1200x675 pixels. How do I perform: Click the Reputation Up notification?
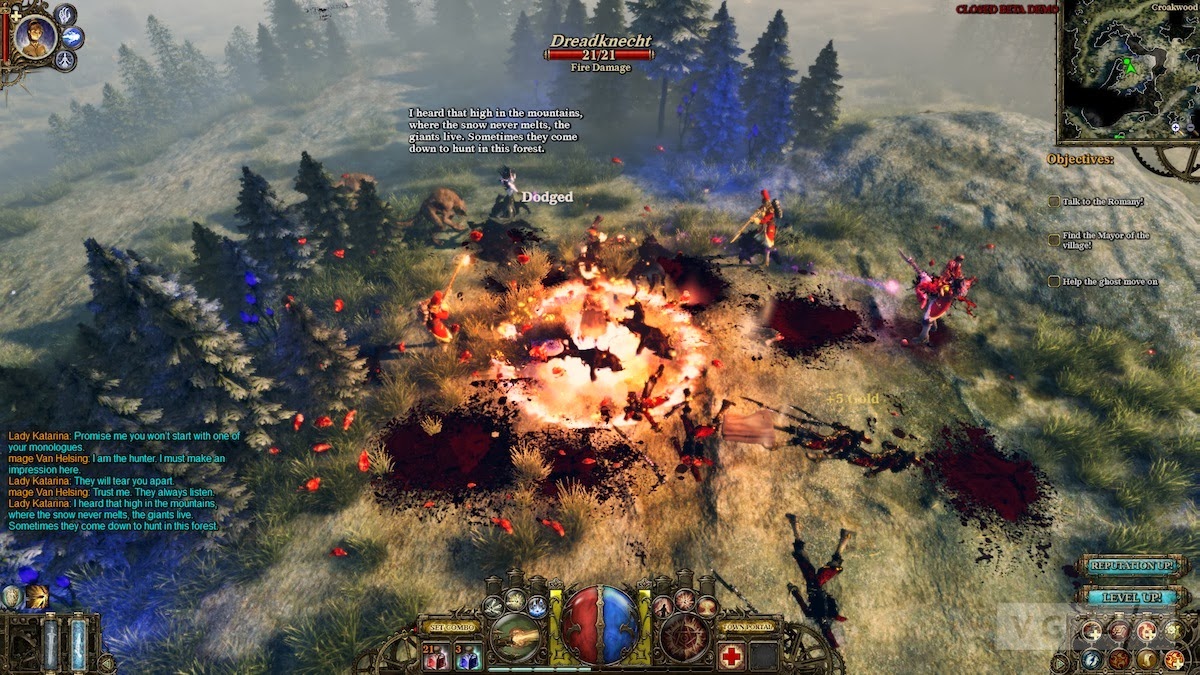coord(1133,566)
